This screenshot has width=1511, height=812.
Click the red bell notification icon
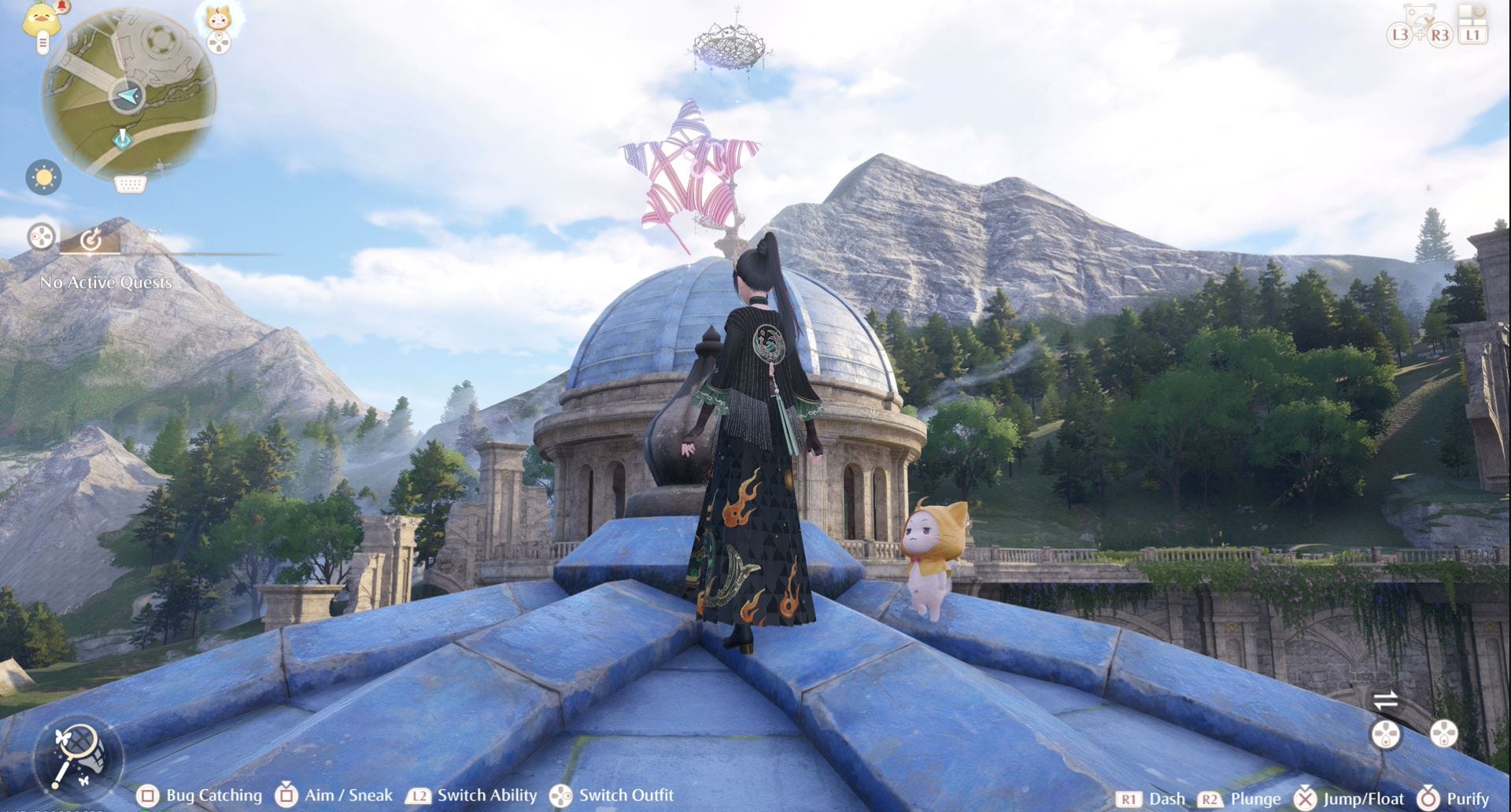pos(64,6)
